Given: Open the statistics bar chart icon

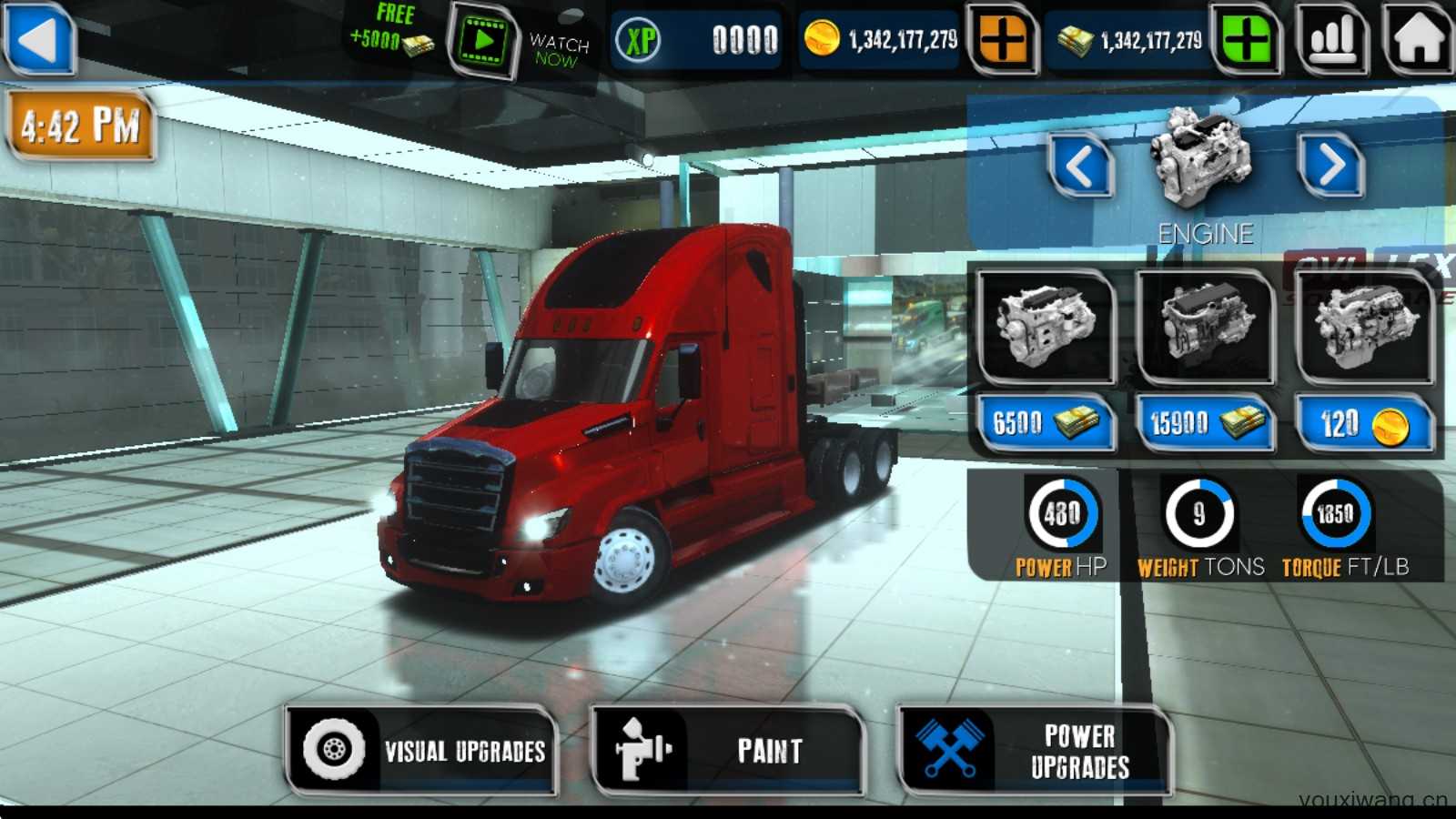Looking at the screenshot, I should pyautogui.click(x=1333, y=39).
